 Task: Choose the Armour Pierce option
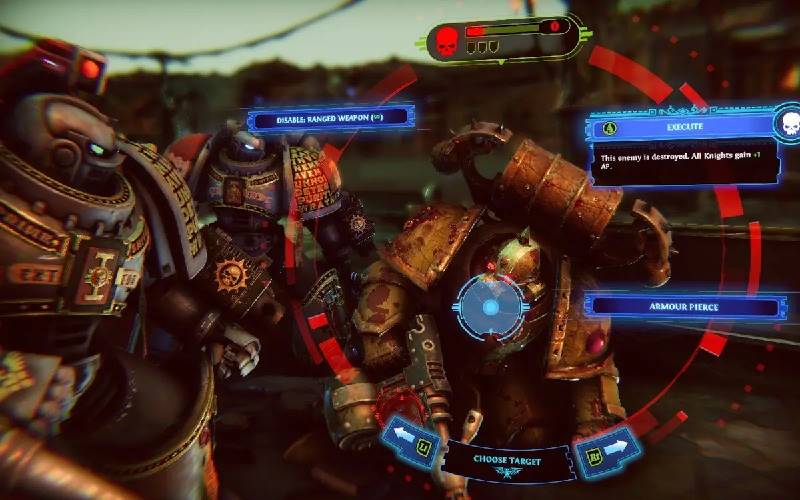tap(686, 308)
